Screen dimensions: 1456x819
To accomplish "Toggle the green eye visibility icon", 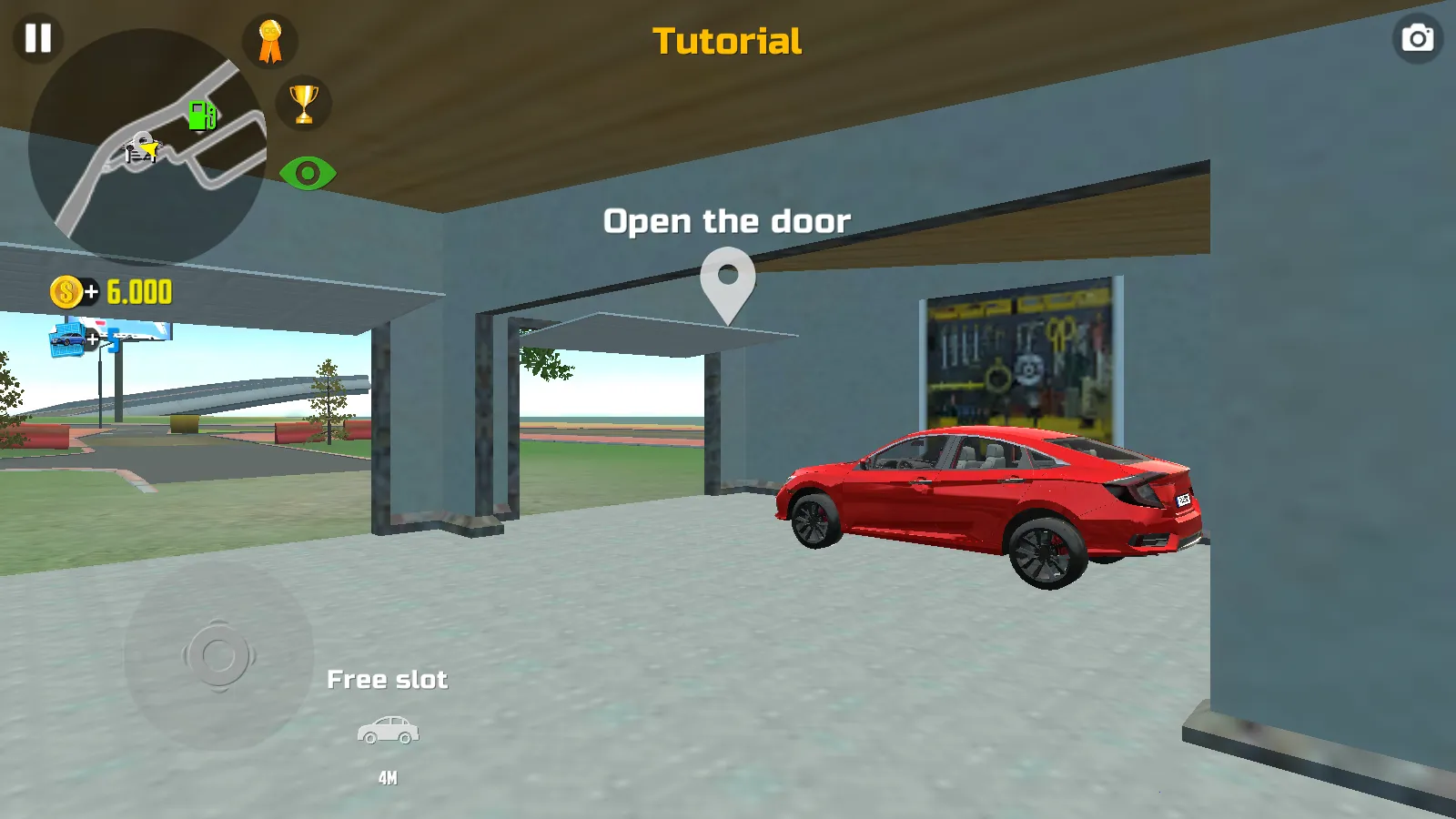I will (x=308, y=173).
